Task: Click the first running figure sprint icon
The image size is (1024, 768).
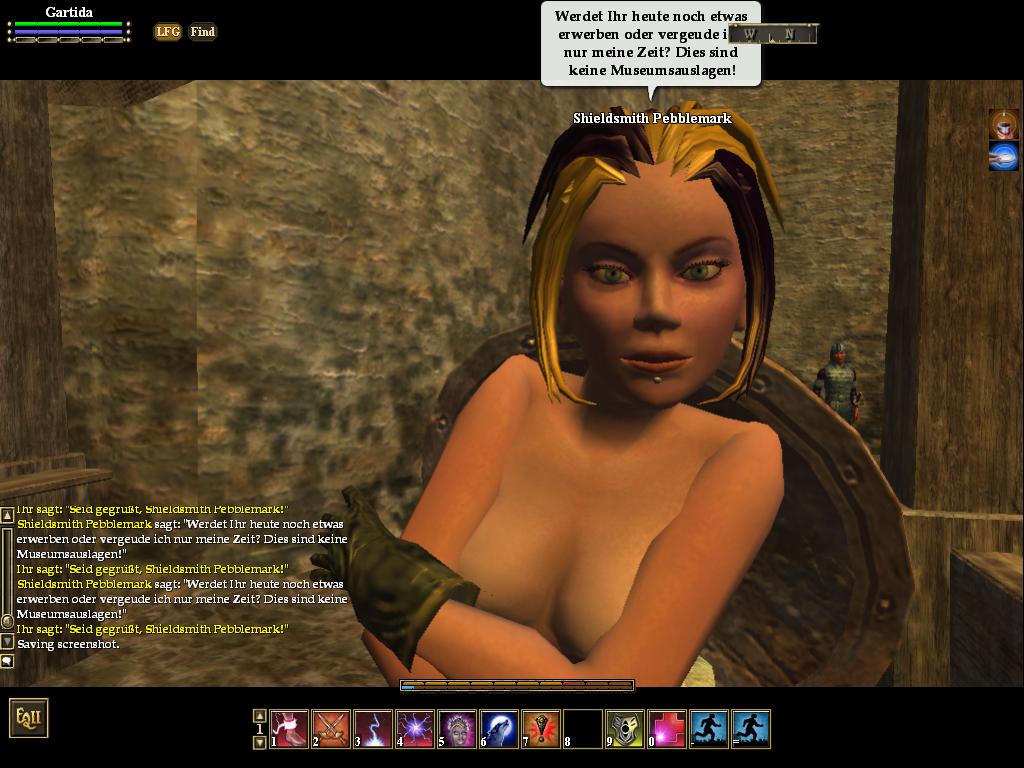Action: tap(709, 729)
